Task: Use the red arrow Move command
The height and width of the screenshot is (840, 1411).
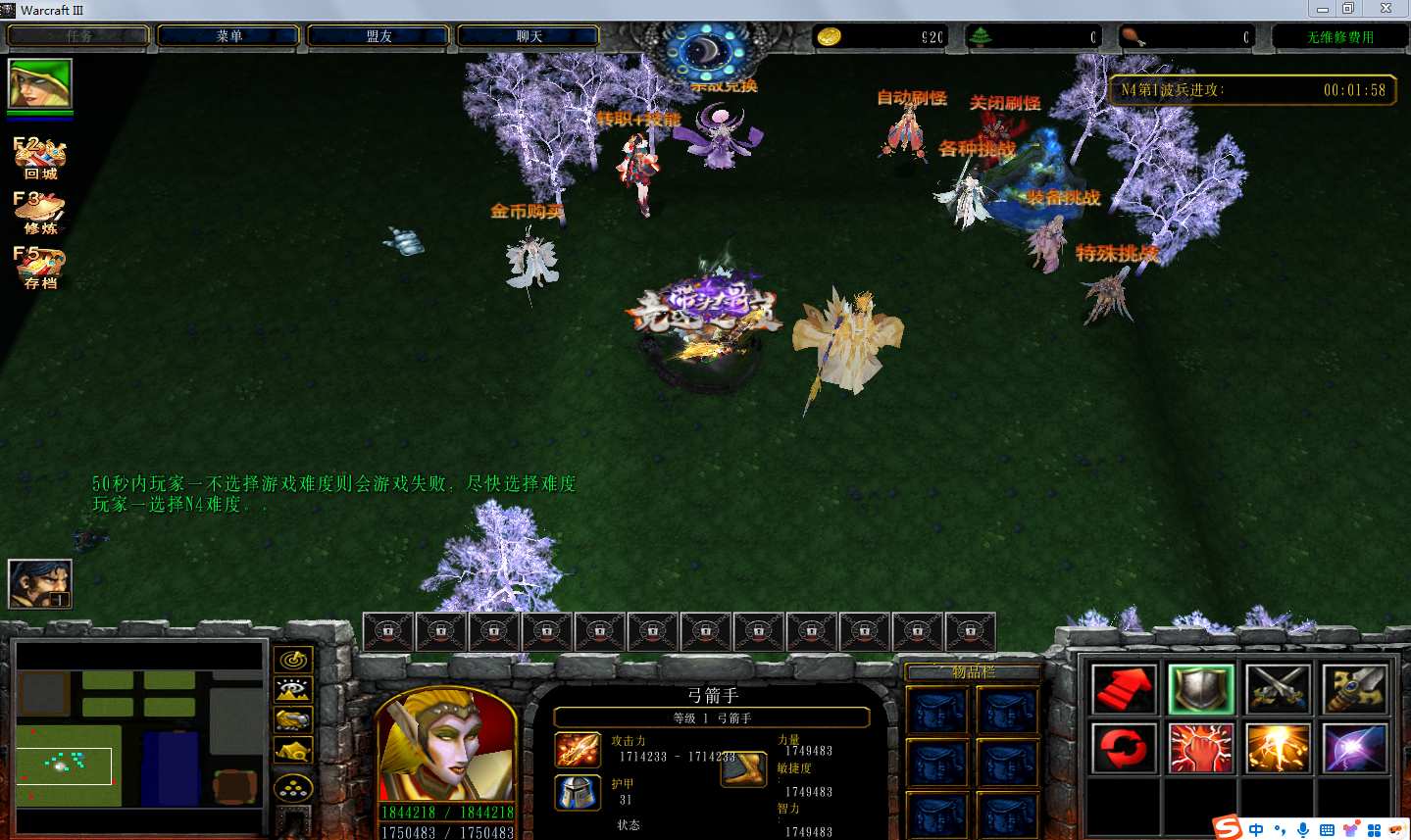Action: point(1124,689)
